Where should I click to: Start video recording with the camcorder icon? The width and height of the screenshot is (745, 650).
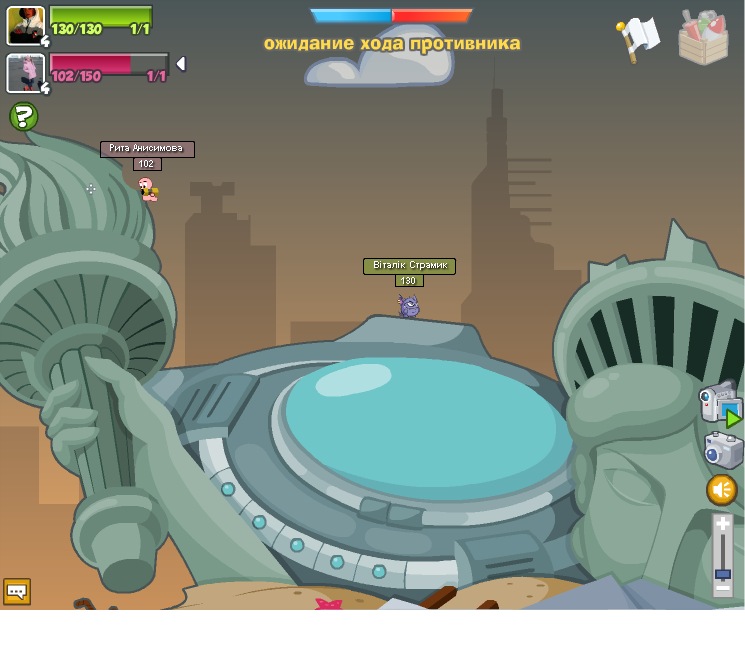pyautogui.click(x=719, y=401)
